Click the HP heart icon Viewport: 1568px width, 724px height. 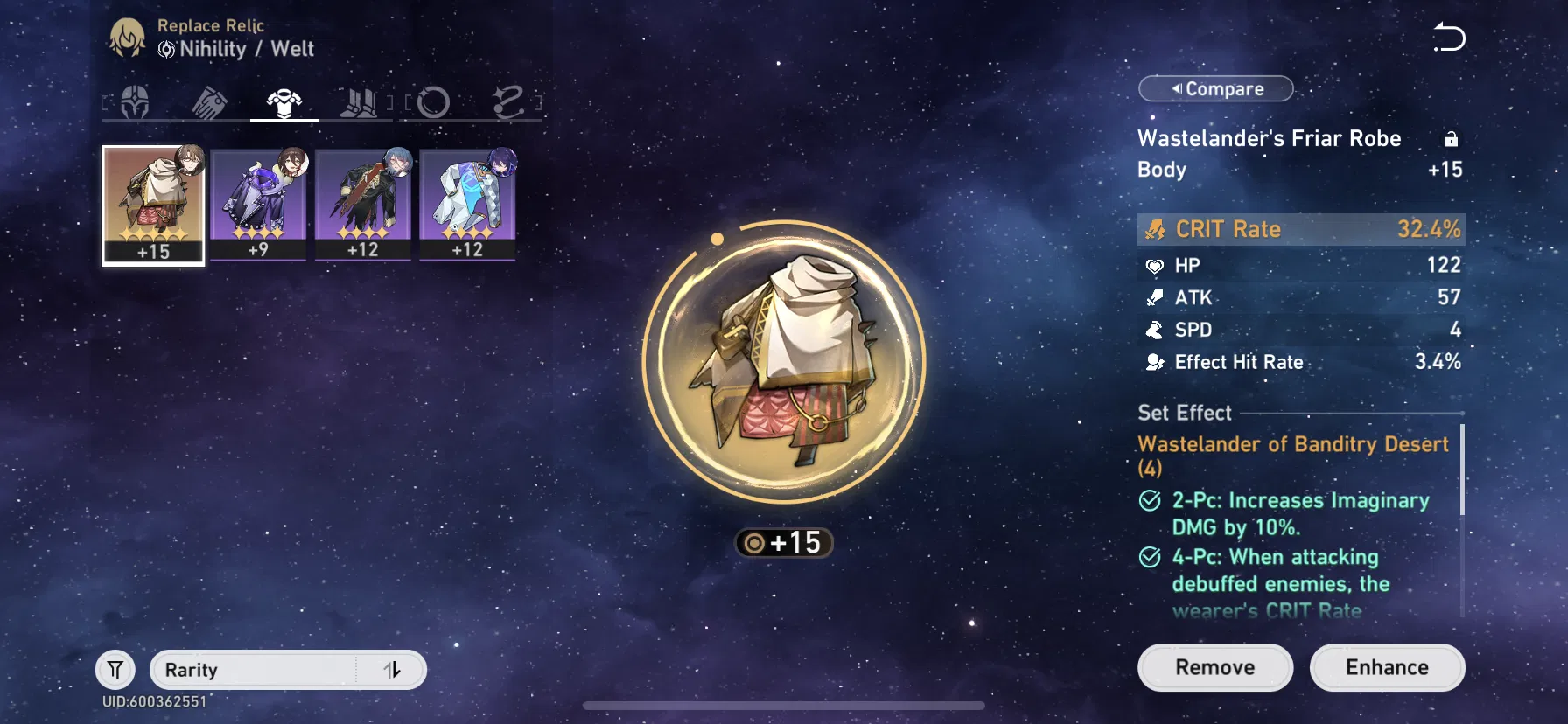click(x=1157, y=265)
